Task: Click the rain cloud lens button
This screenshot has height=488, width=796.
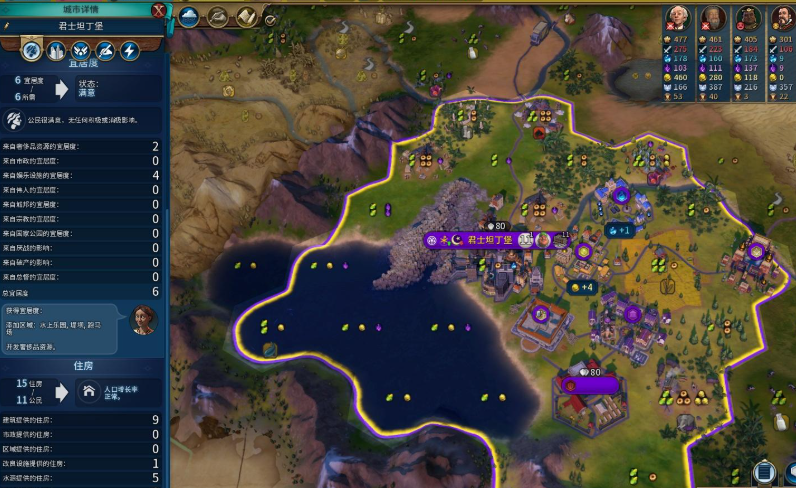Action: [x=190, y=16]
